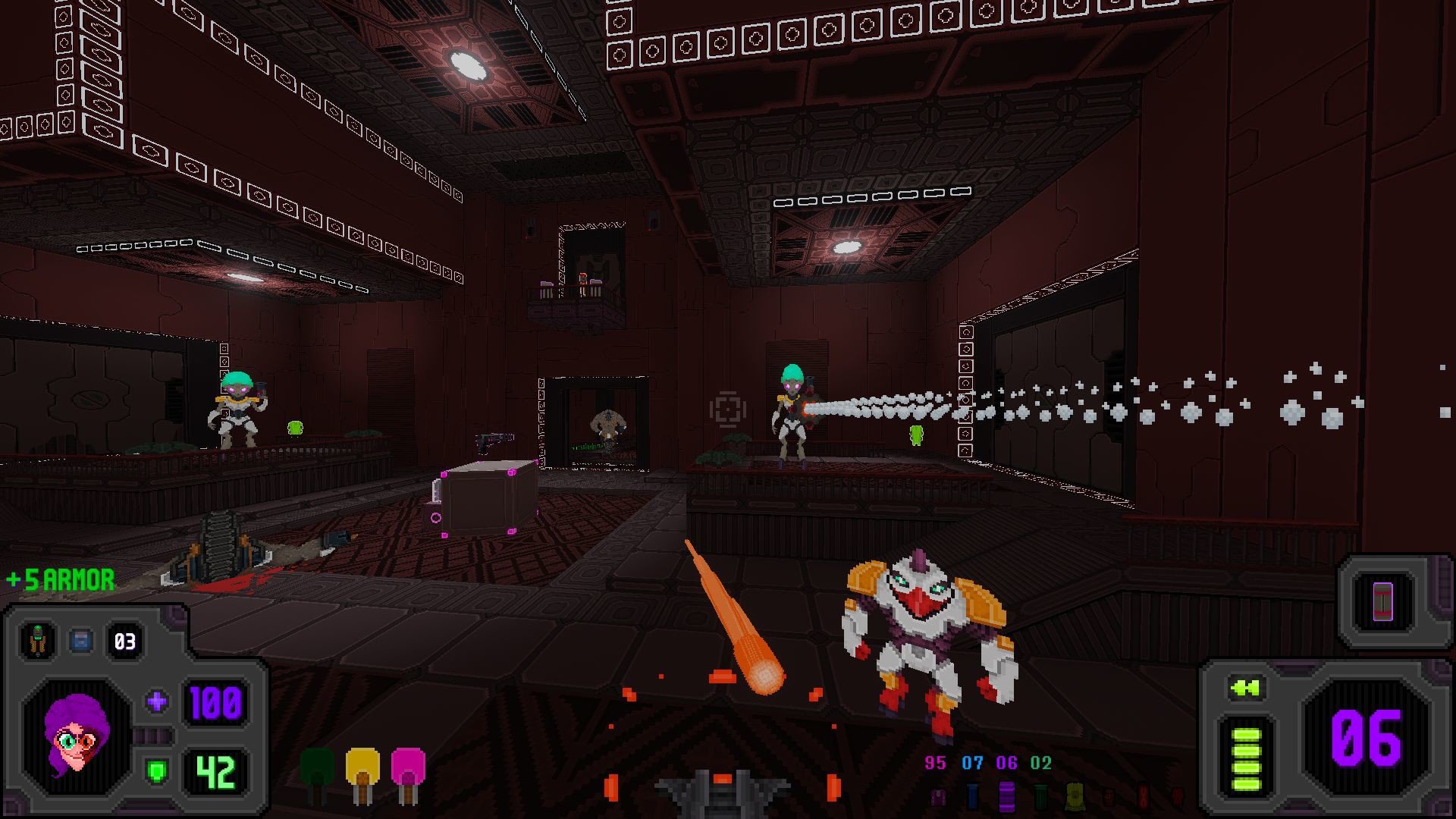Image resolution: width=1456 pixels, height=819 pixels.
Task: Click the green double-arrow weapon indicator
Action: tap(1245, 688)
